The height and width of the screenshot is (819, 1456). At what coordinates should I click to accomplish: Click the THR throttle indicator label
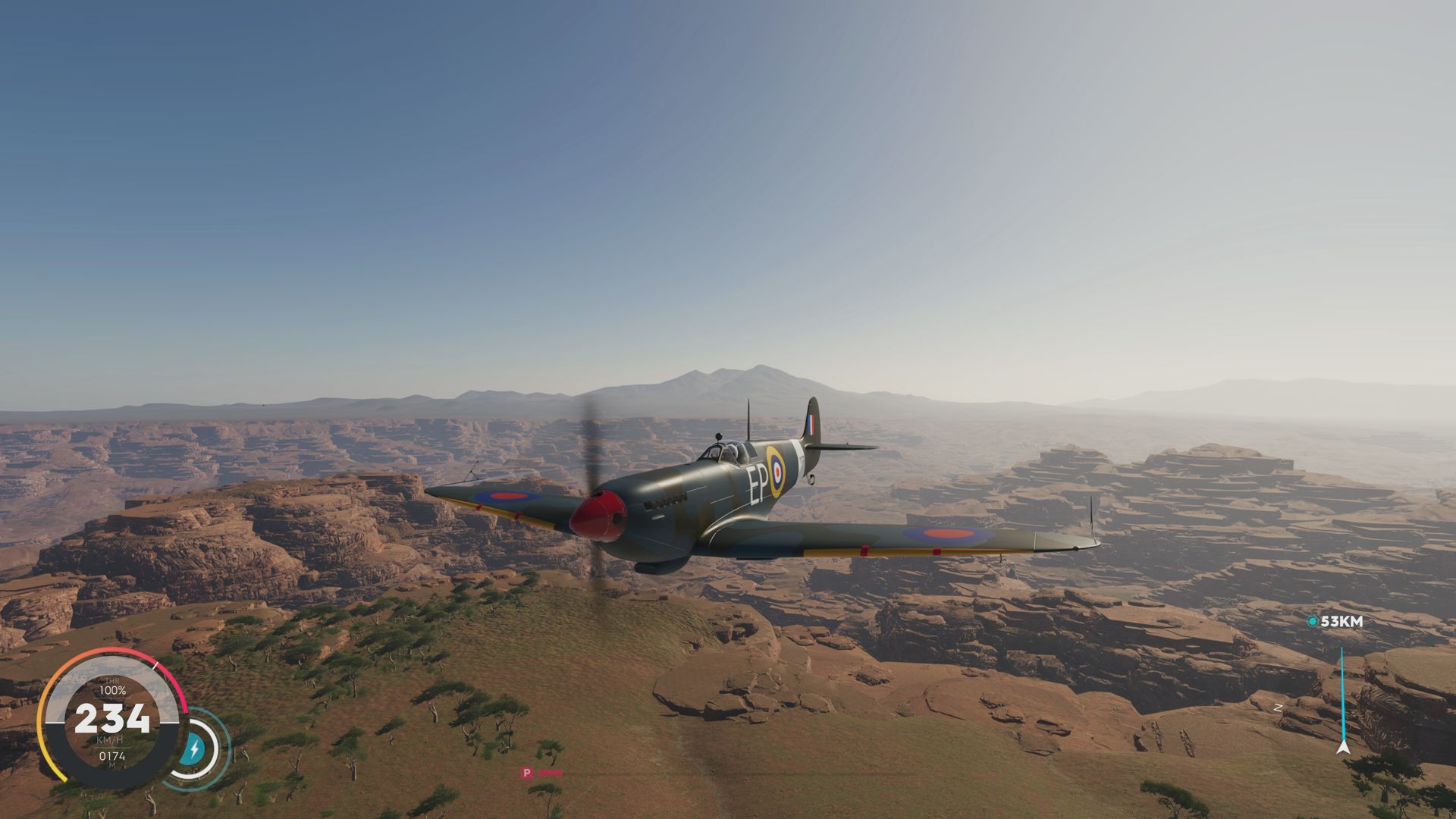pyautogui.click(x=112, y=681)
